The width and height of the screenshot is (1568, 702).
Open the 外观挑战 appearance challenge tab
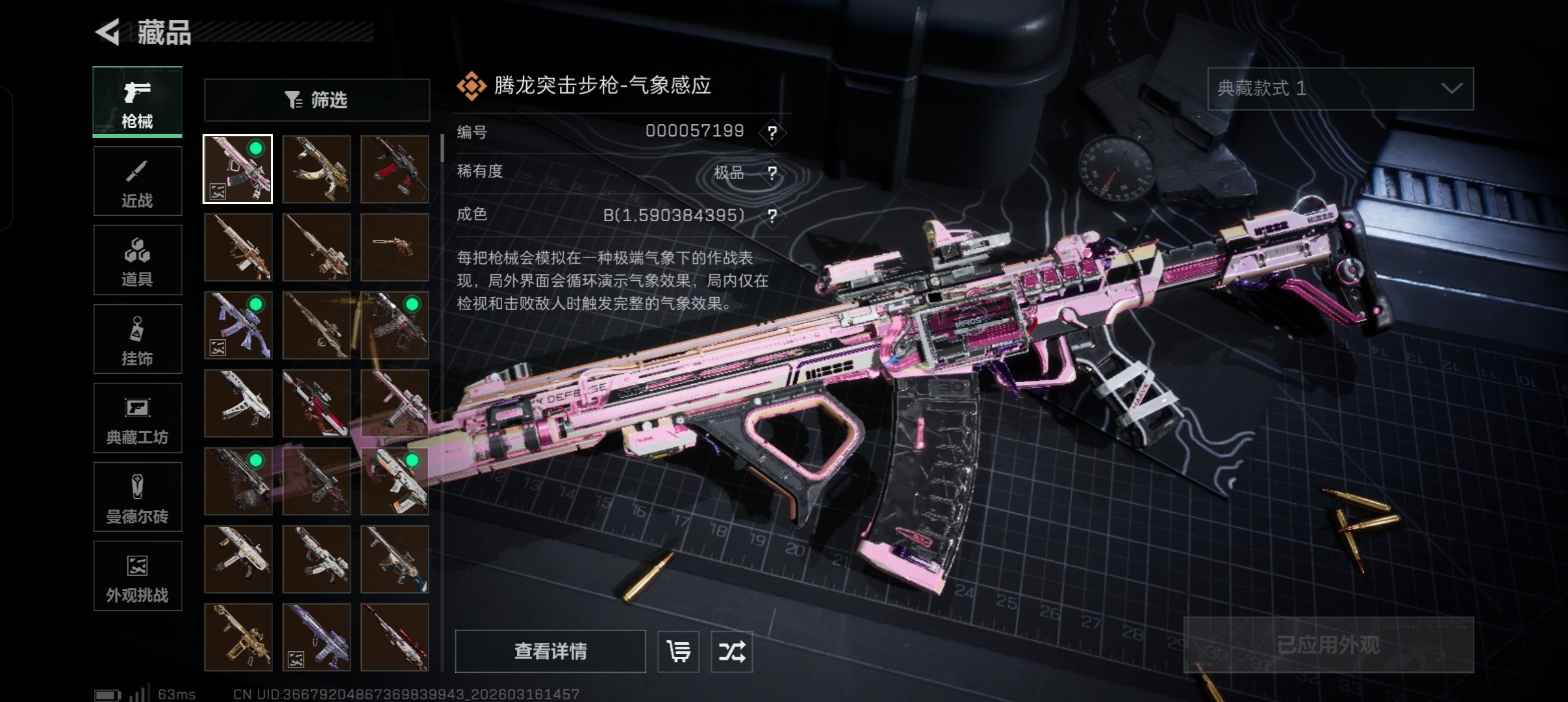click(137, 577)
